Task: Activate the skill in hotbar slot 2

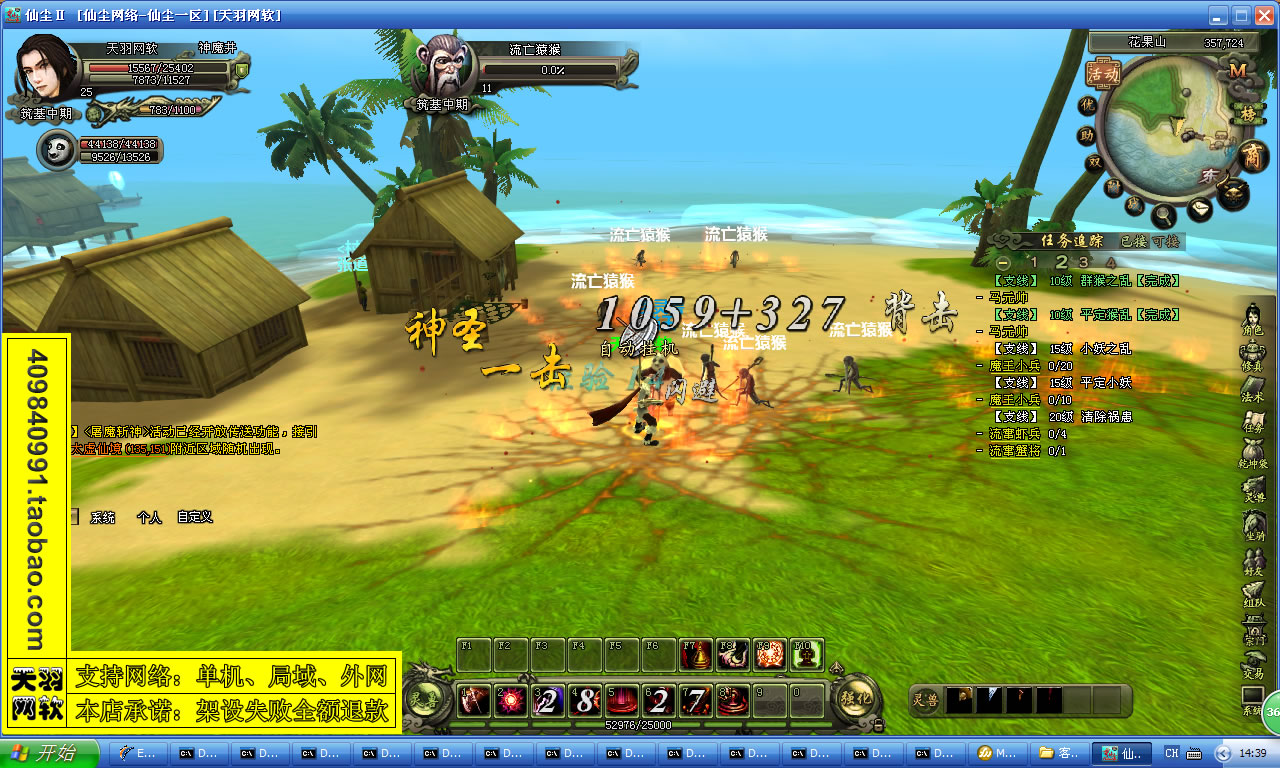Action: coord(511,701)
